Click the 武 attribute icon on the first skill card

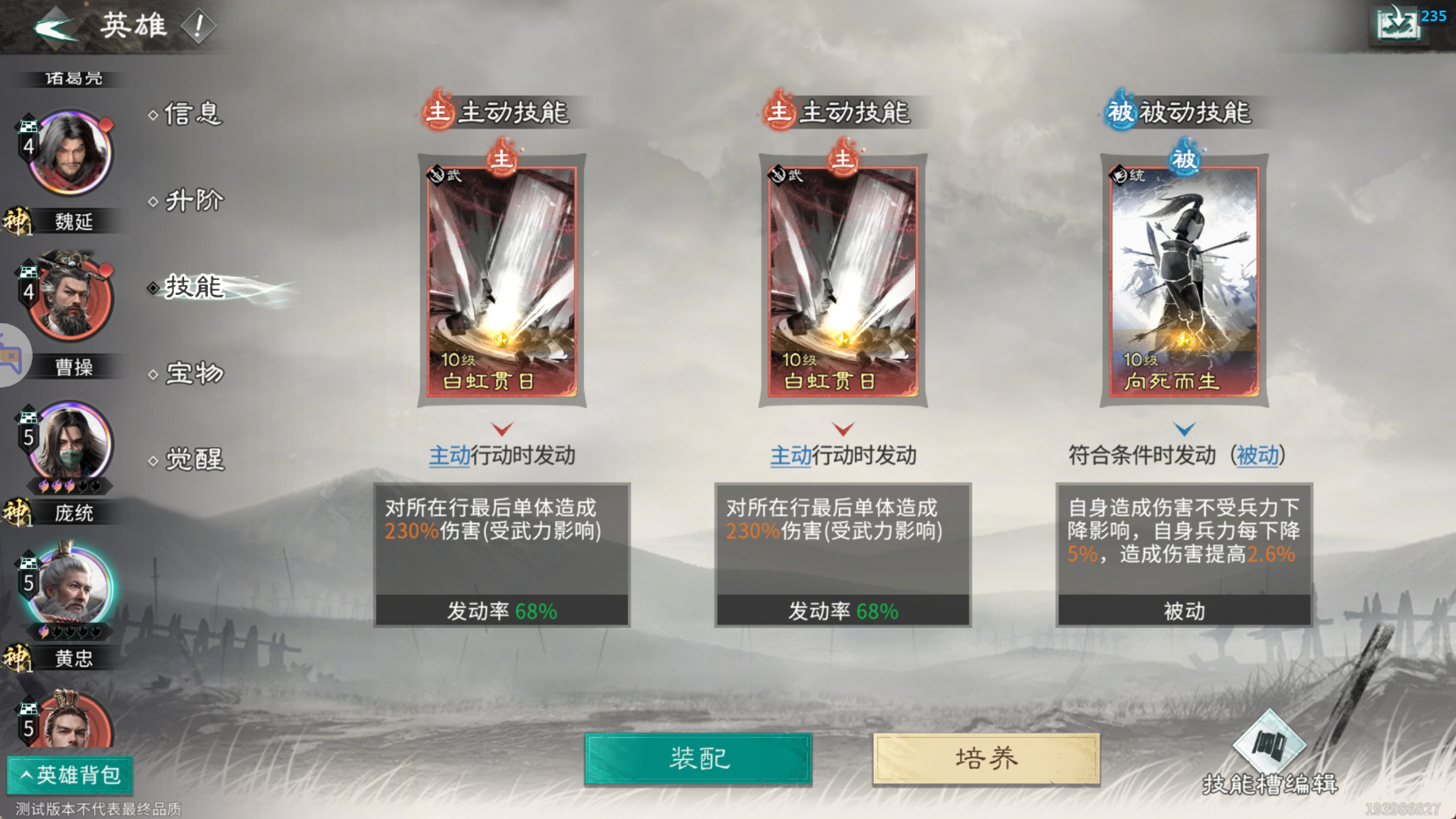(436, 173)
